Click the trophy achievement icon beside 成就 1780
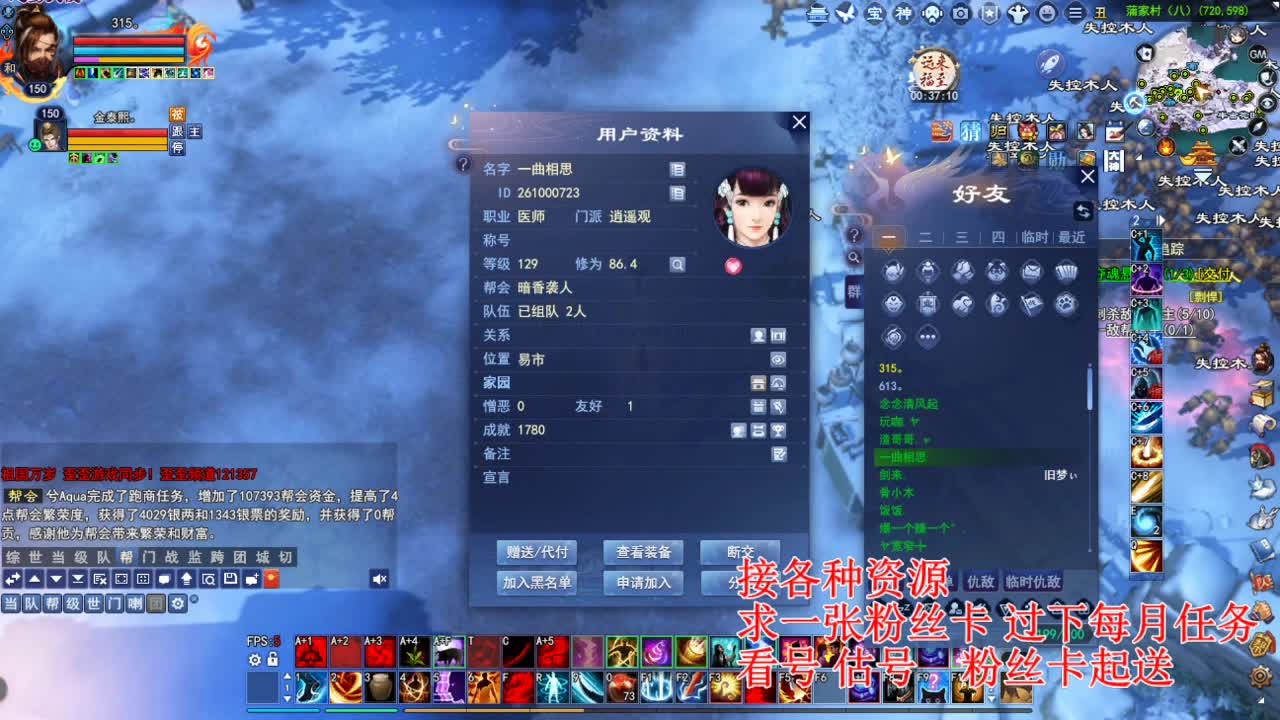 coord(779,429)
